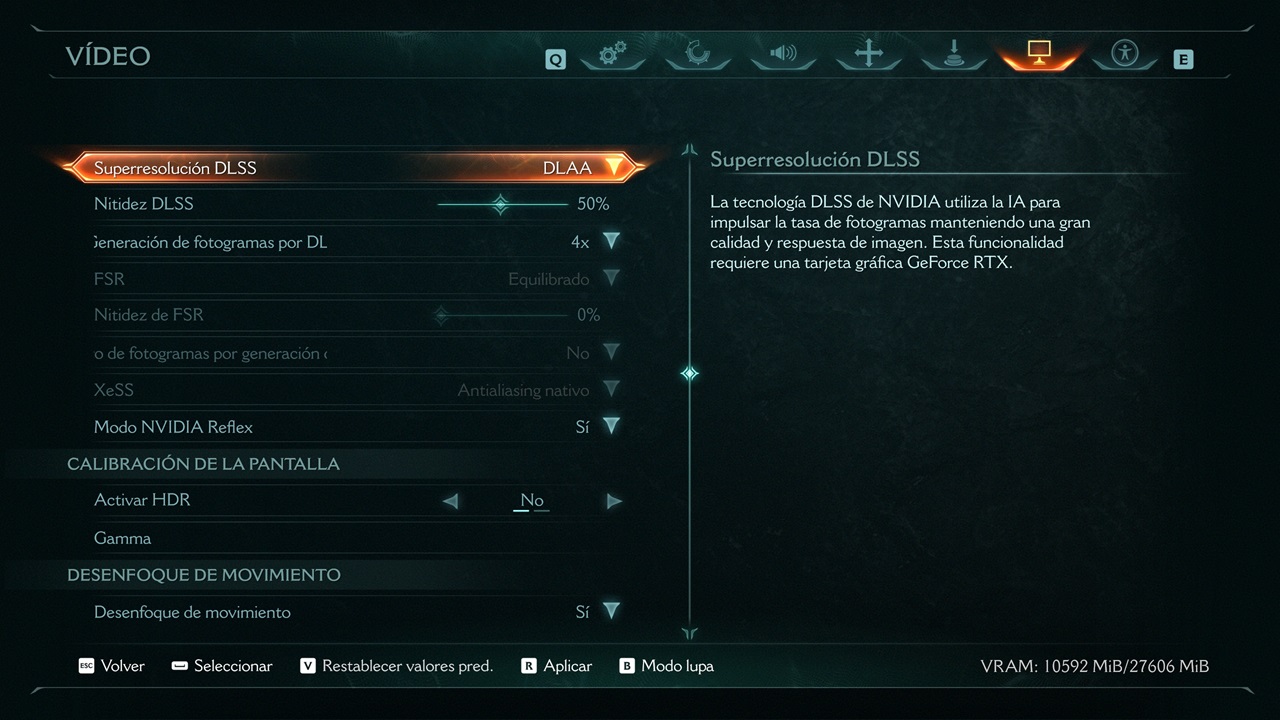Viewport: 1280px width, 720px height.
Task: Expand the FSR quality dropdown
Action: click(611, 278)
